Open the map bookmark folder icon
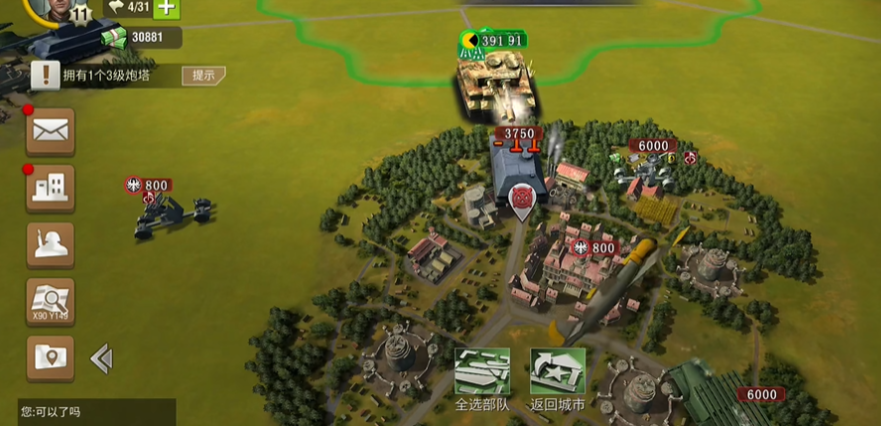Image resolution: width=881 pixels, height=426 pixels. click(50, 357)
